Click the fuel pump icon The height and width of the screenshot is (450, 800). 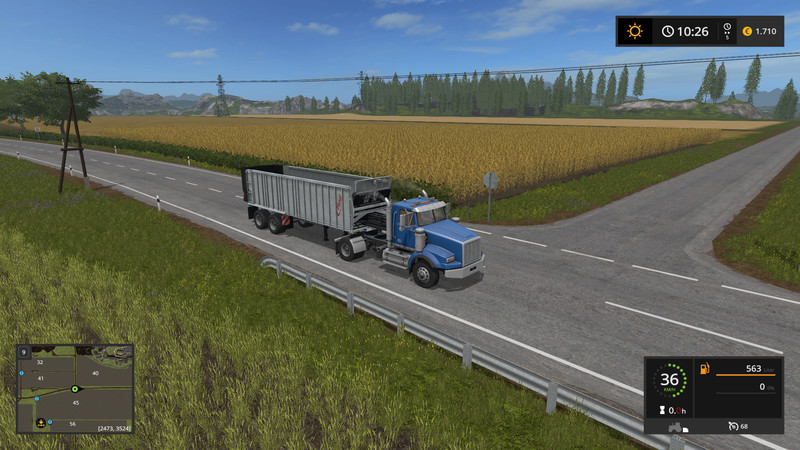click(704, 369)
